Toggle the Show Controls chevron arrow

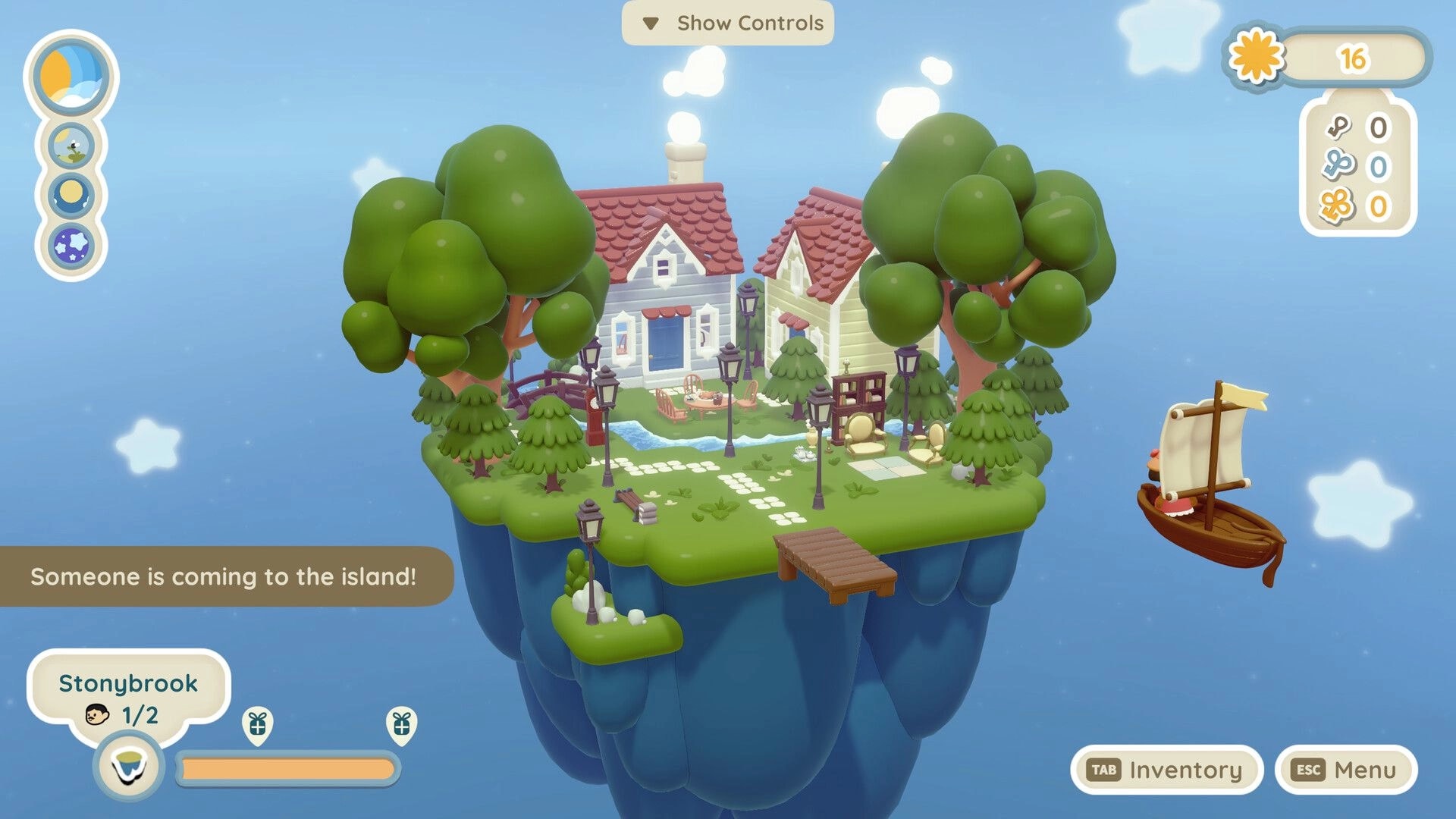pyautogui.click(x=652, y=24)
